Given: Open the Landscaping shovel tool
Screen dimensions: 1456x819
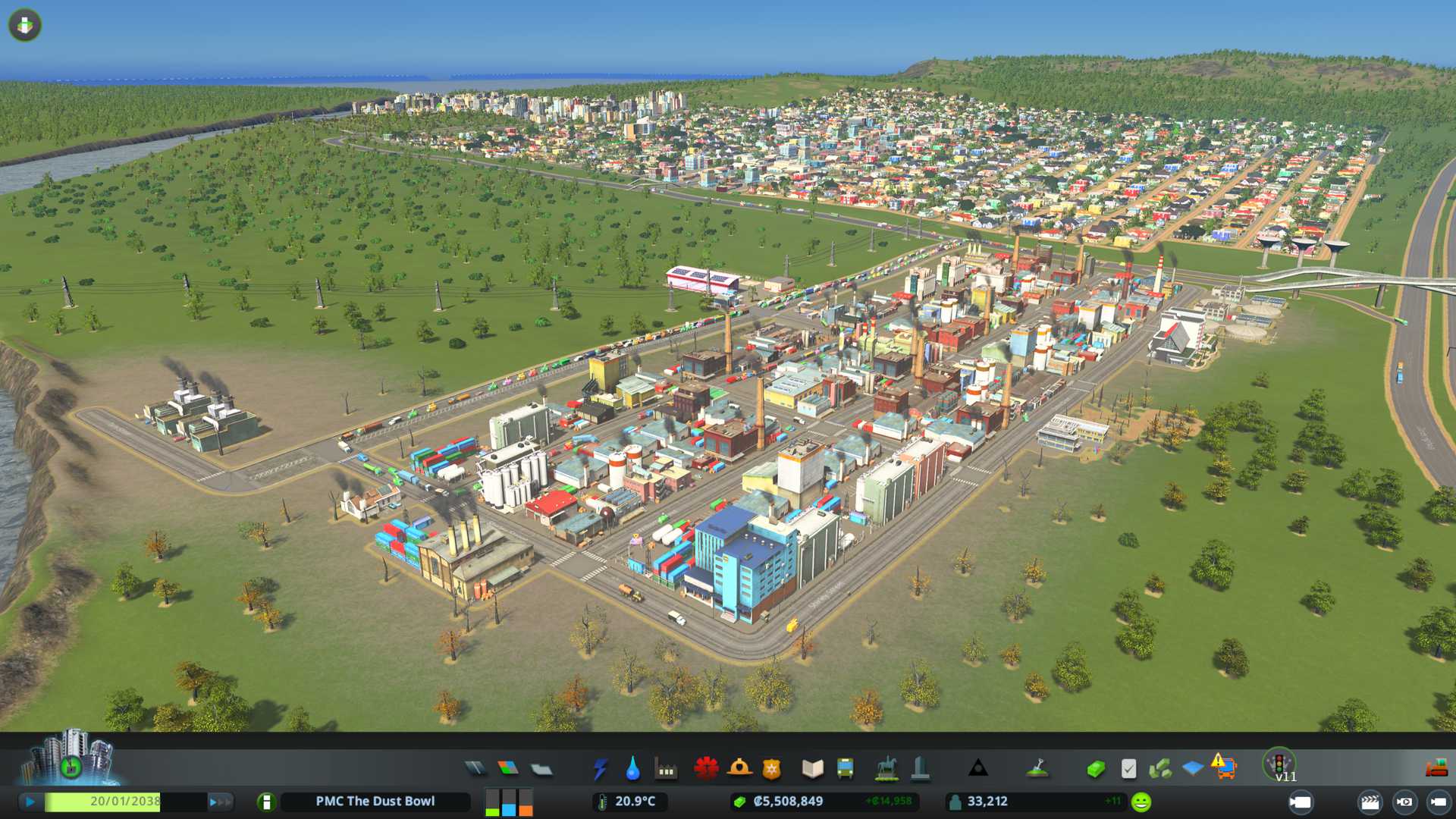Looking at the screenshot, I should point(1037,769).
